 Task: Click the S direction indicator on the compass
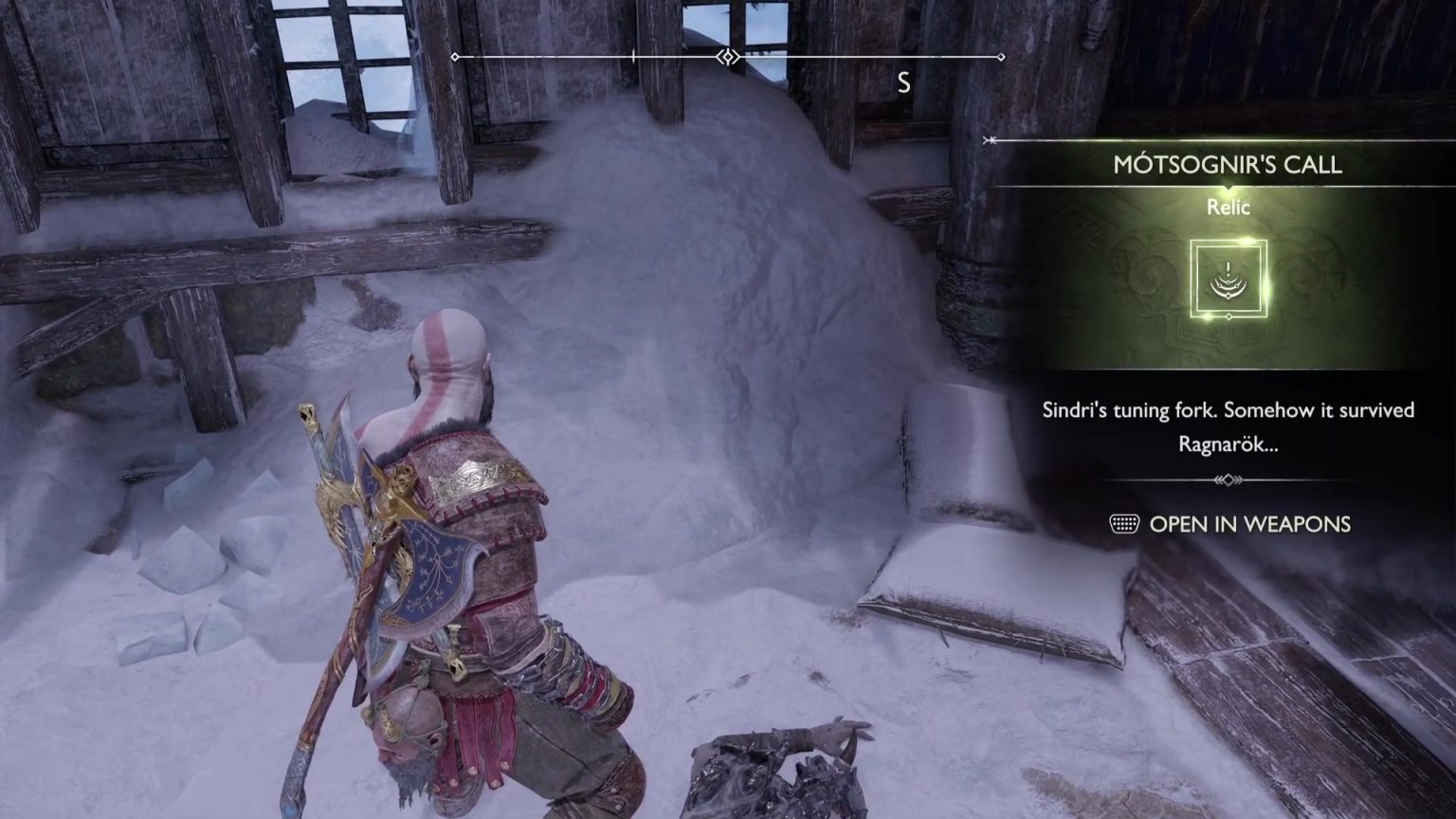(x=902, y=83)
